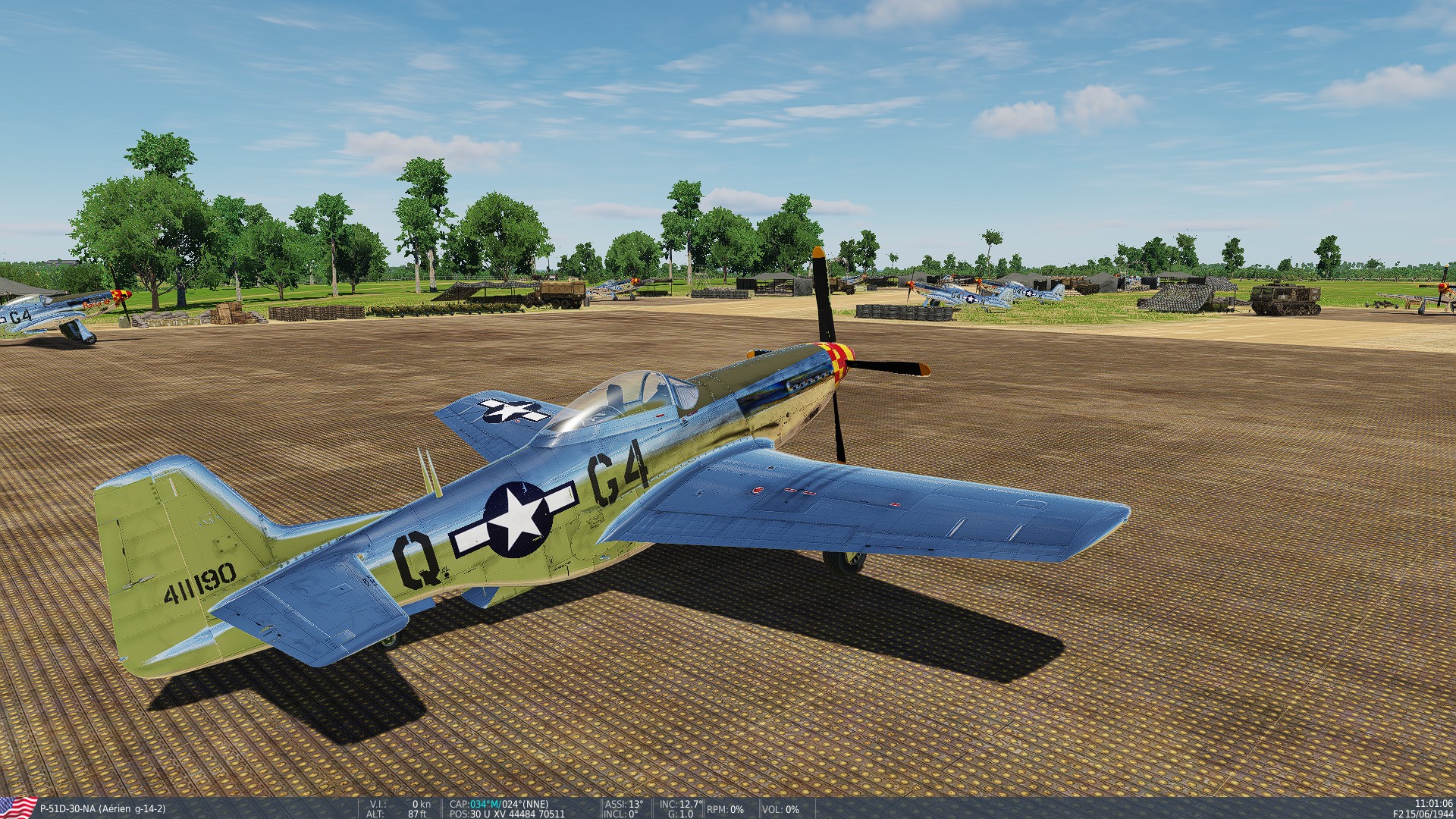Image resolution: width=1456 pixels, height=819 pixels.
Task: Click the VOL 0% volume readout
Action: point(780,809)
